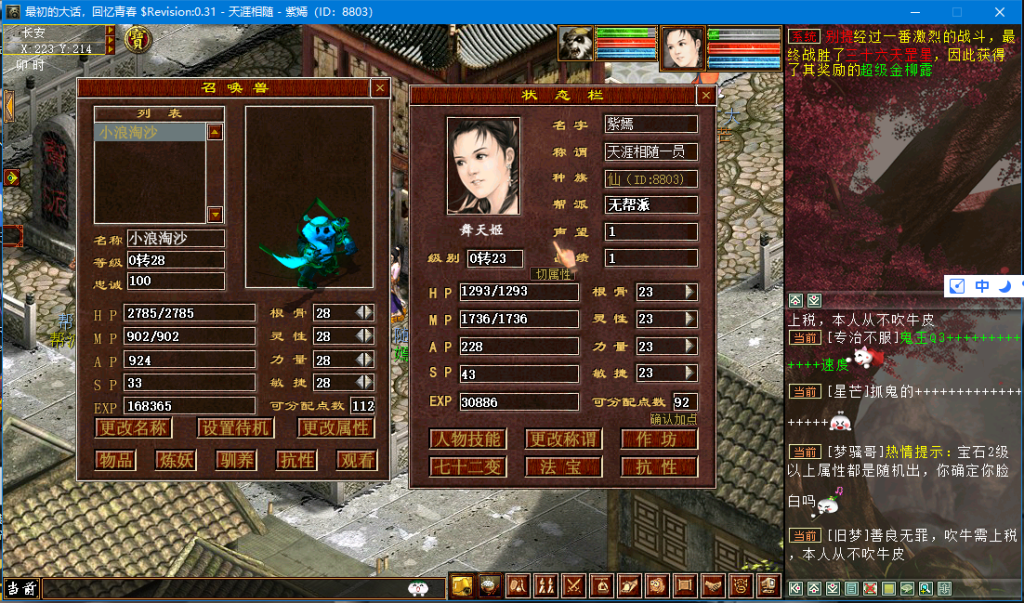Close the 召唤兽 summon pet window
The height and width of the screenshot is (603, 1024).
380,88
